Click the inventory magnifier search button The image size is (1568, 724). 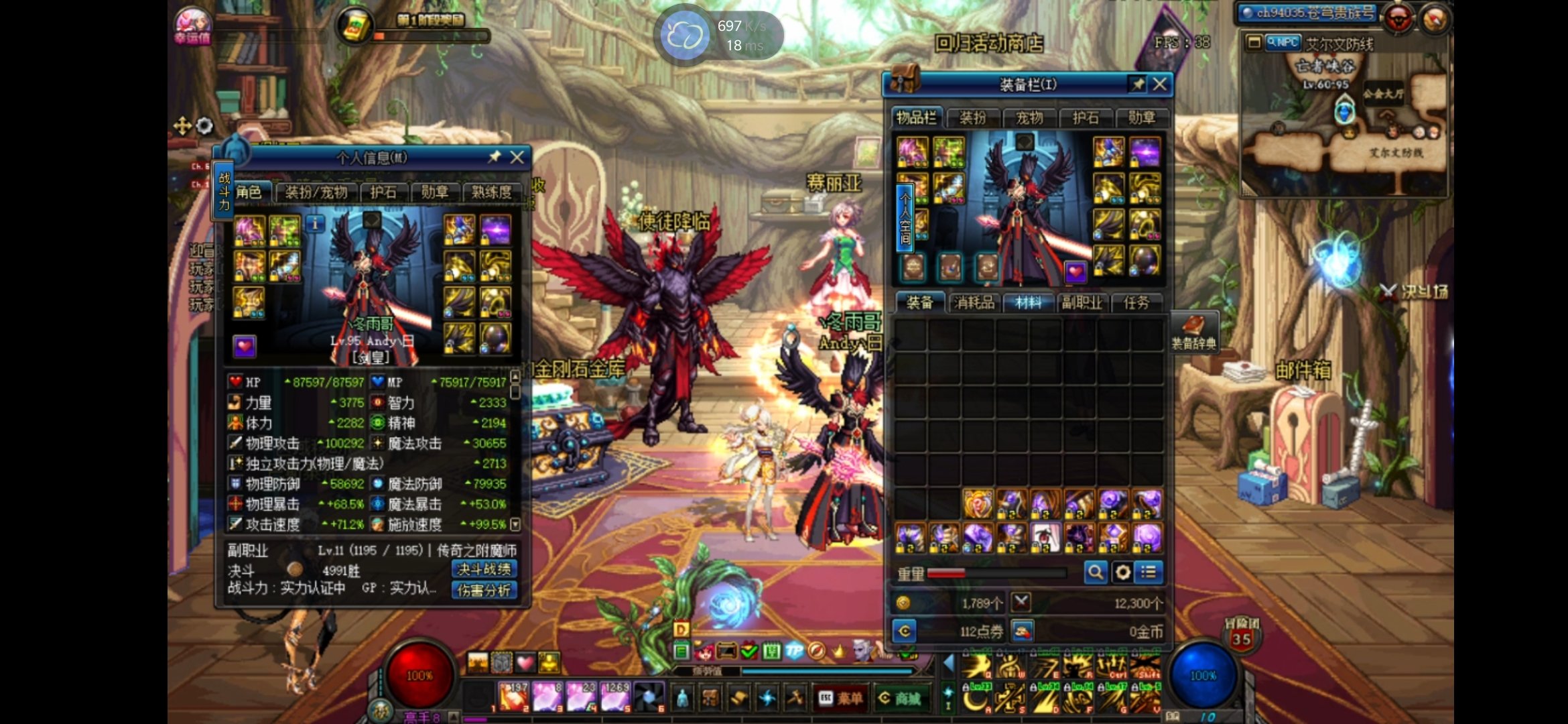[1096, 572]
